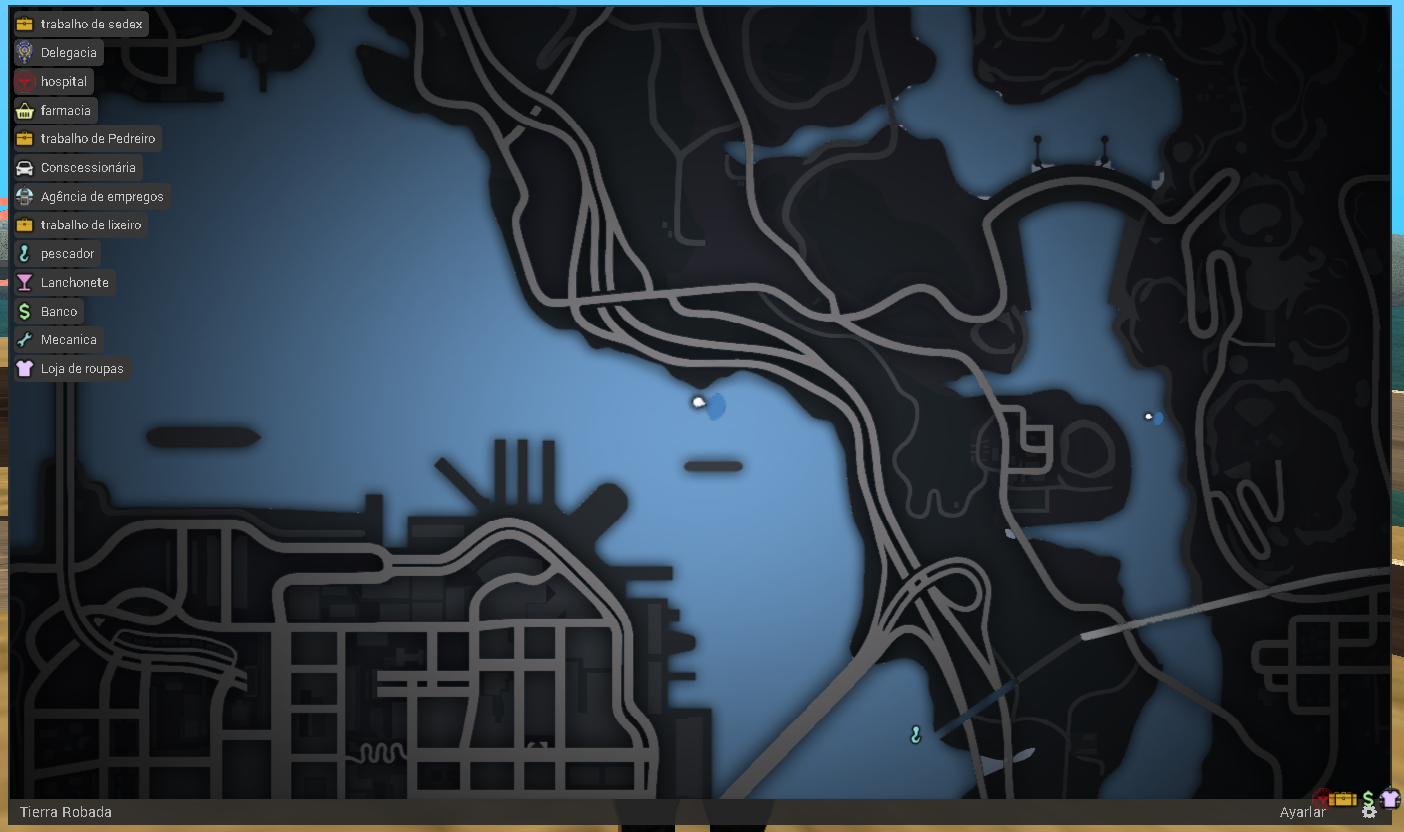Select the Loja de roupas shirt icon
The width and height of the screenshot is (1404, 832).
tap(24, 368)
